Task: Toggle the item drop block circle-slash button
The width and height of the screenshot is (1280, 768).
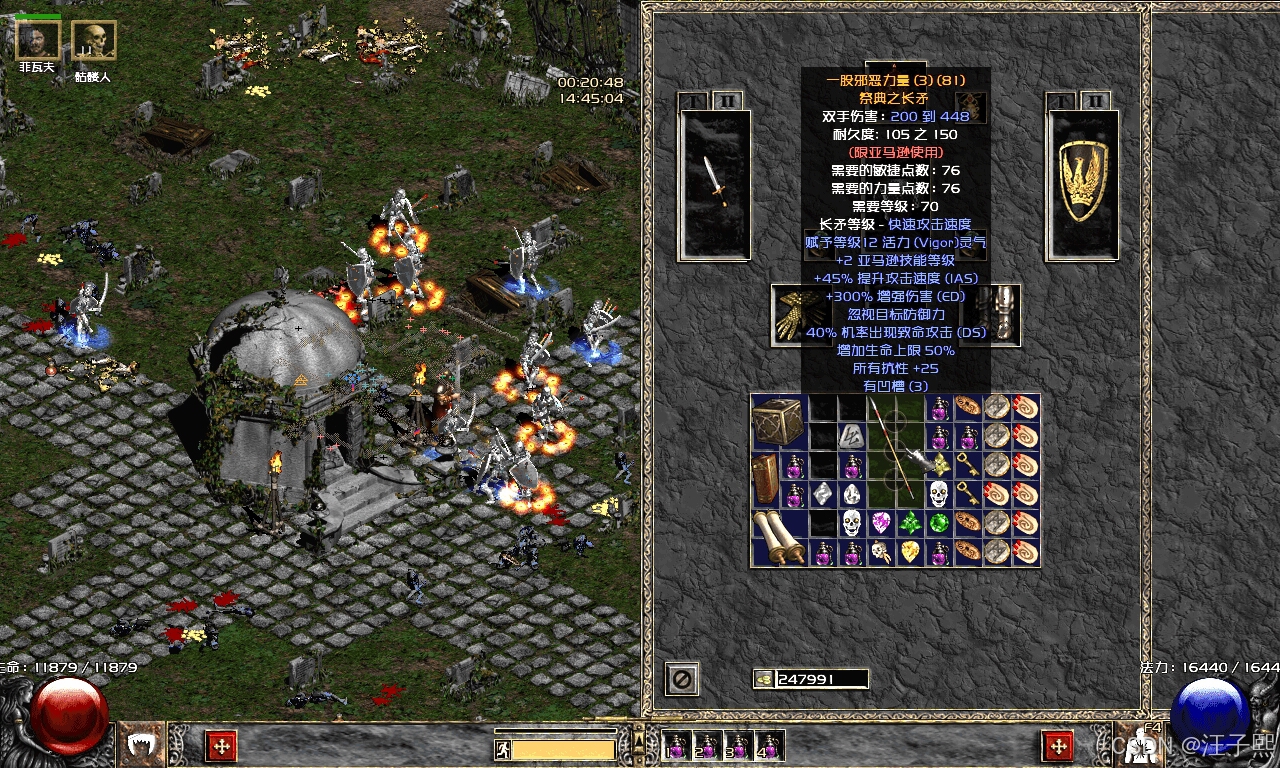Action: click(682, 680)
